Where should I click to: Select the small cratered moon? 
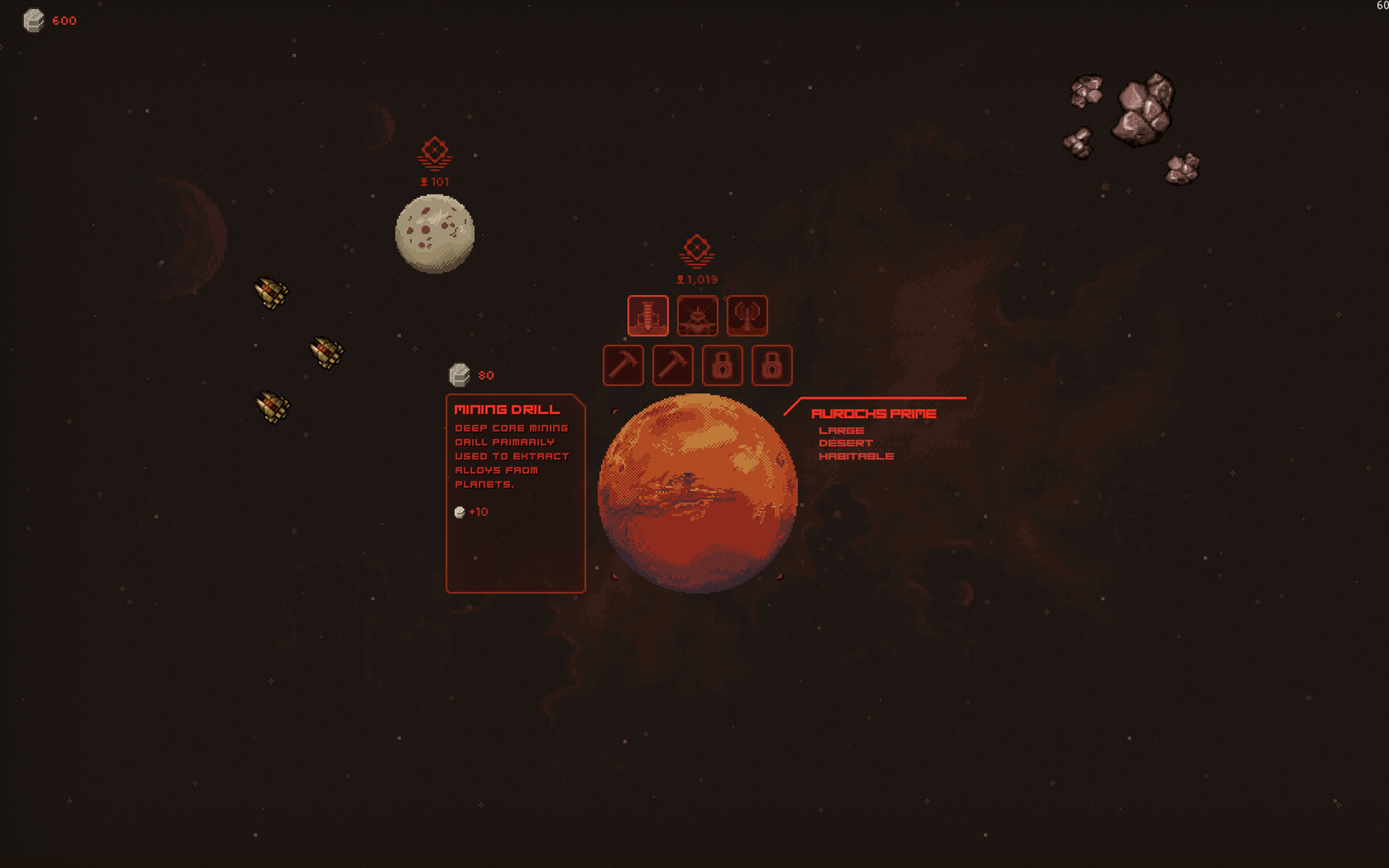click(435, 234)
